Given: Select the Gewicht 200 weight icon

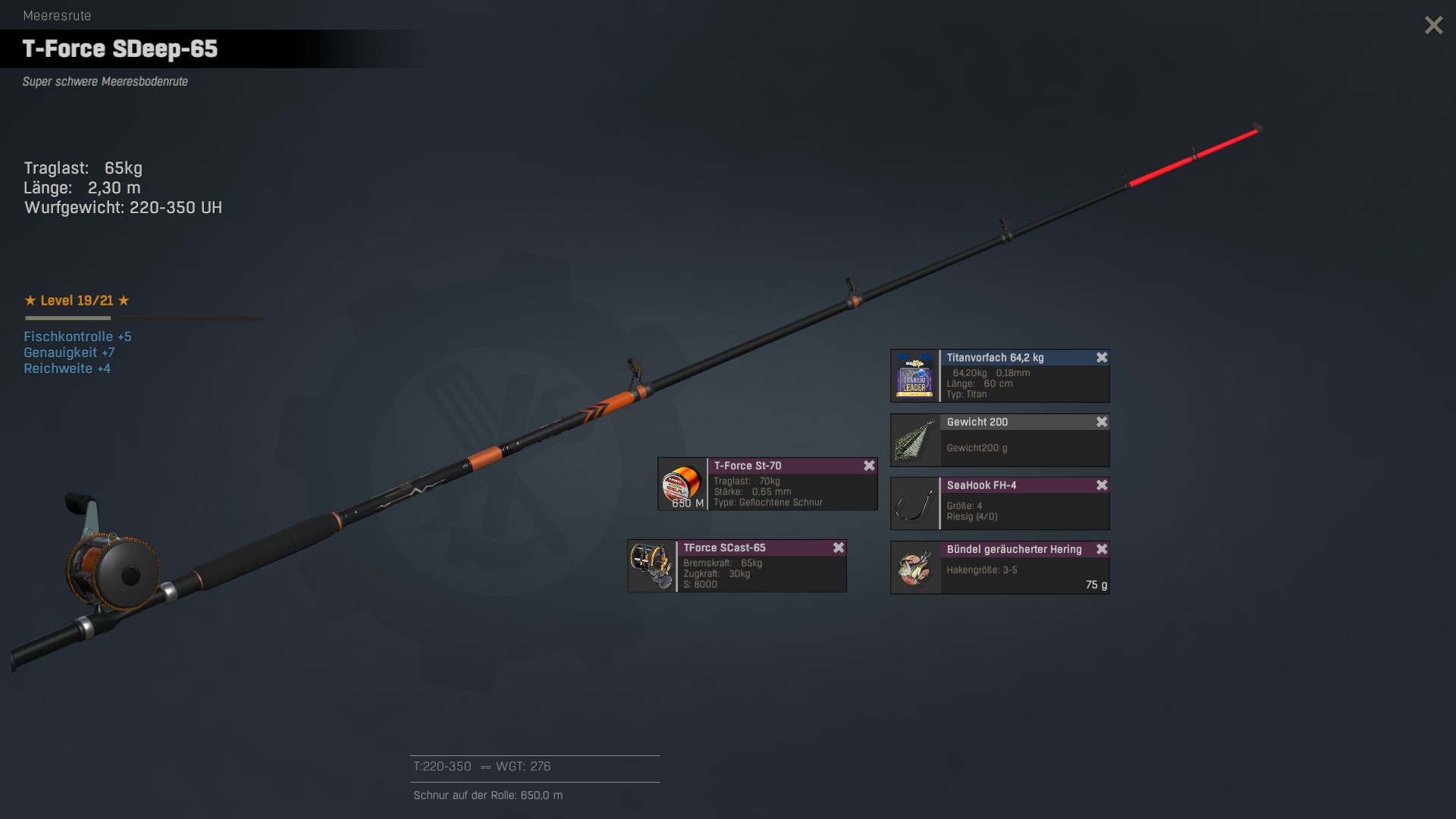Looking at the screenshot, I should click(915, 441).
